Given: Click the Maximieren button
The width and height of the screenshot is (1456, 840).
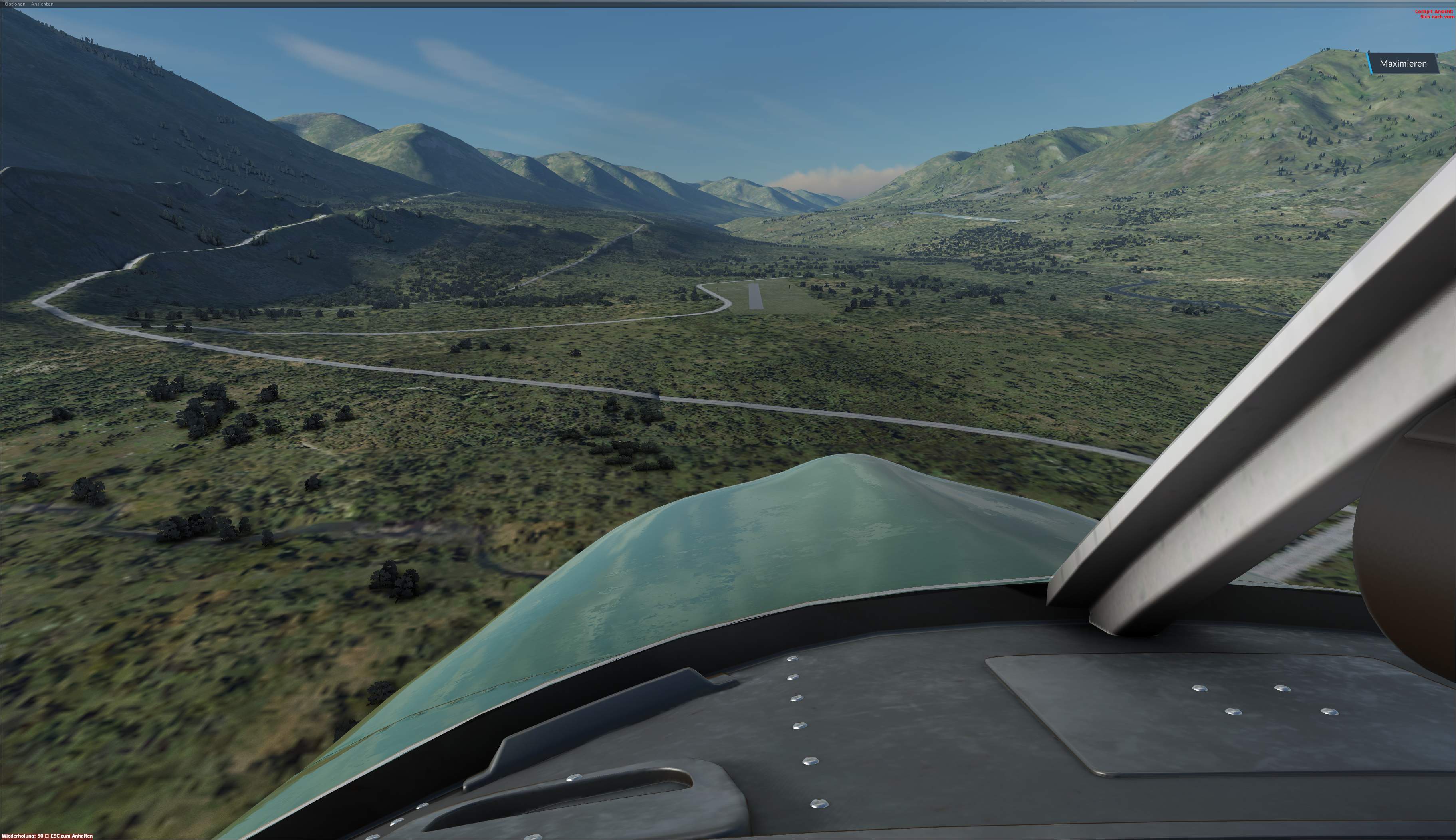Looking at the screenshot, I should [1402, 63].
